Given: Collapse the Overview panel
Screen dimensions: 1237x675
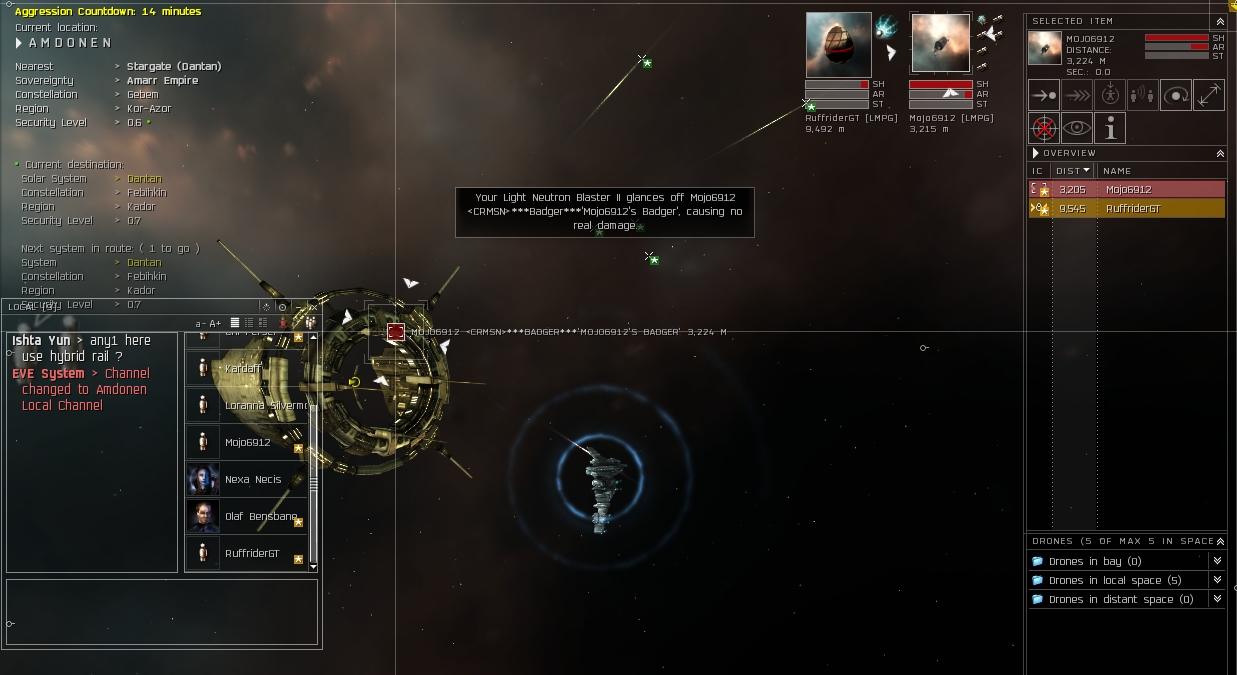Looking at the screenshot, I should (x=1219, y=154).
